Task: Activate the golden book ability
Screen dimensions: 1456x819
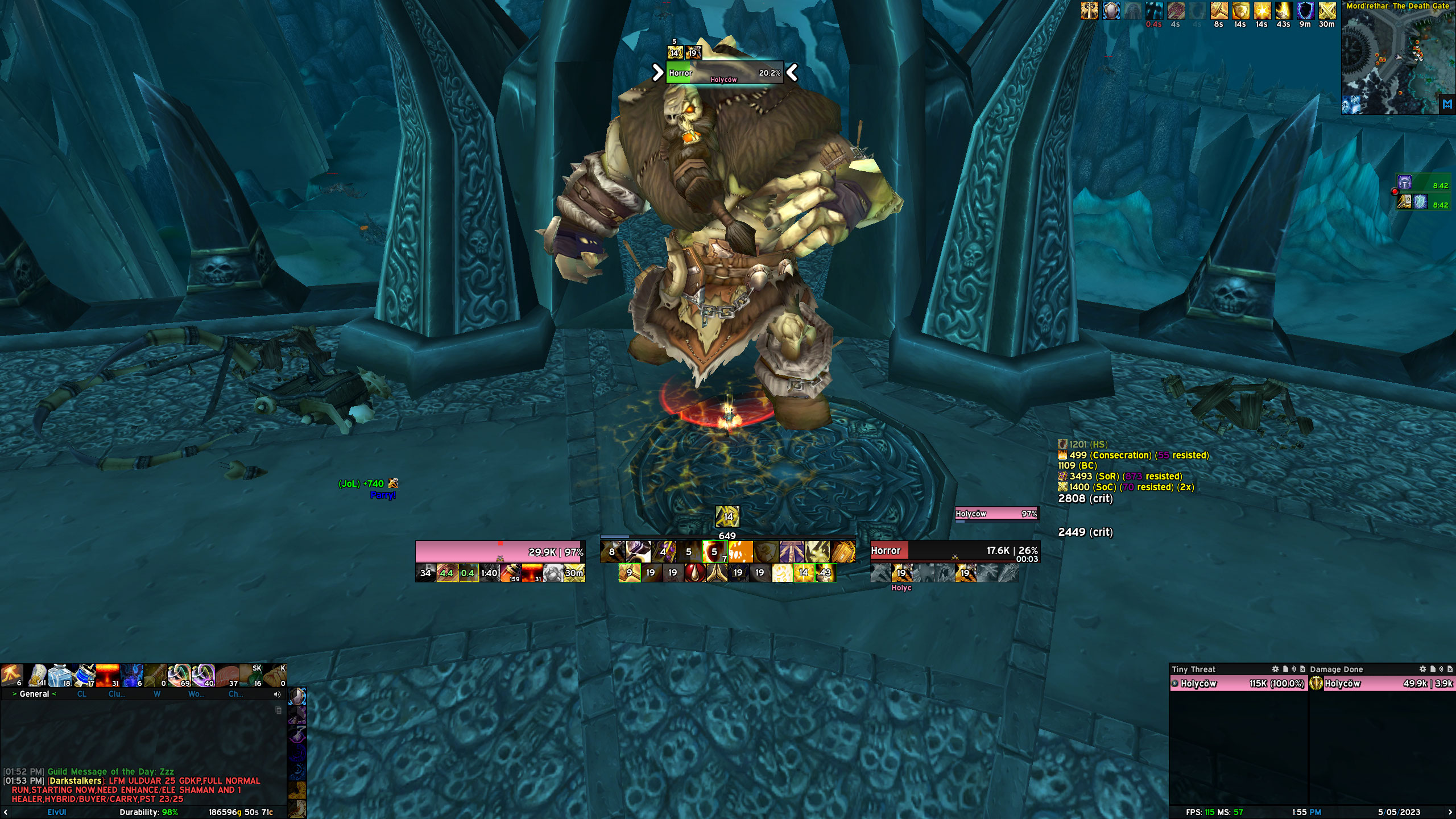Action: [x=843, y=552]
